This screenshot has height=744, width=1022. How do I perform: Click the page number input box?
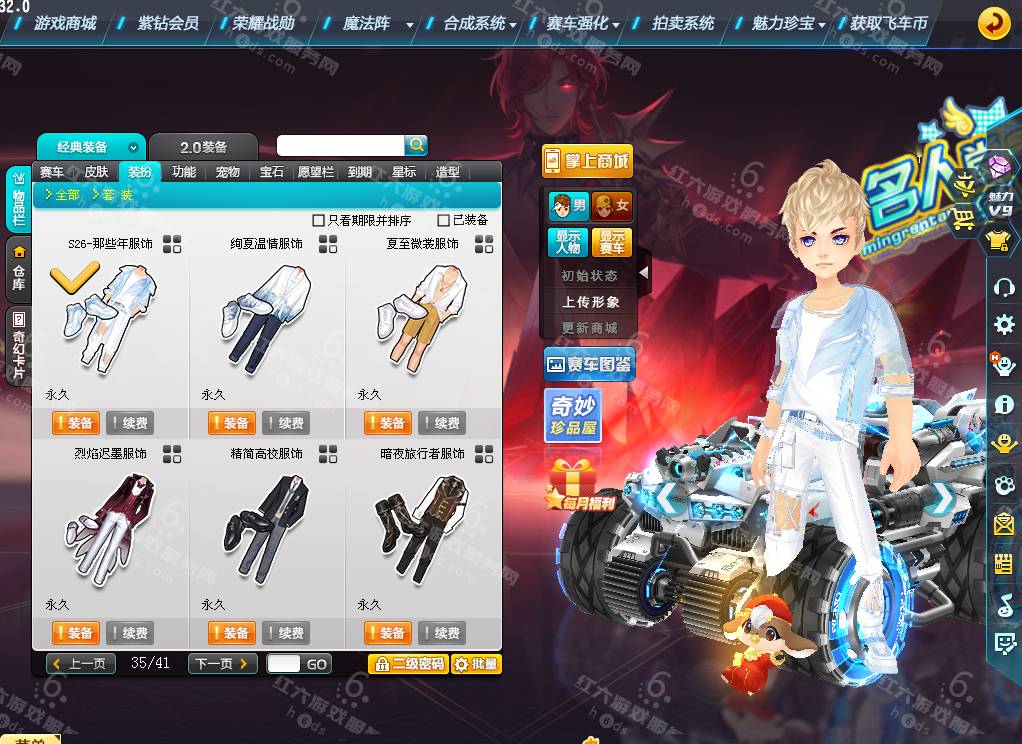tap(283, 663)
